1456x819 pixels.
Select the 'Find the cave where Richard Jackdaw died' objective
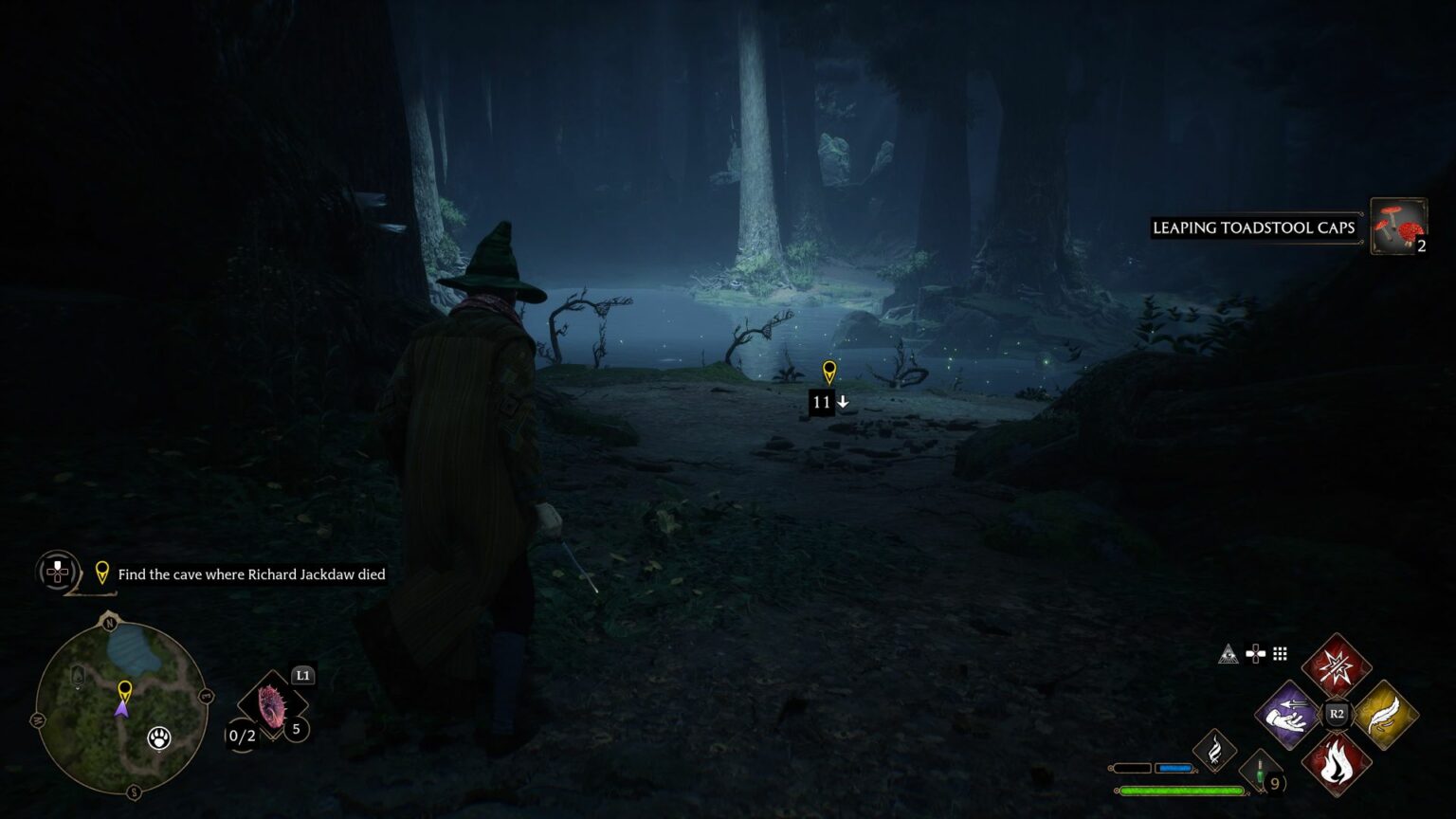250,574
